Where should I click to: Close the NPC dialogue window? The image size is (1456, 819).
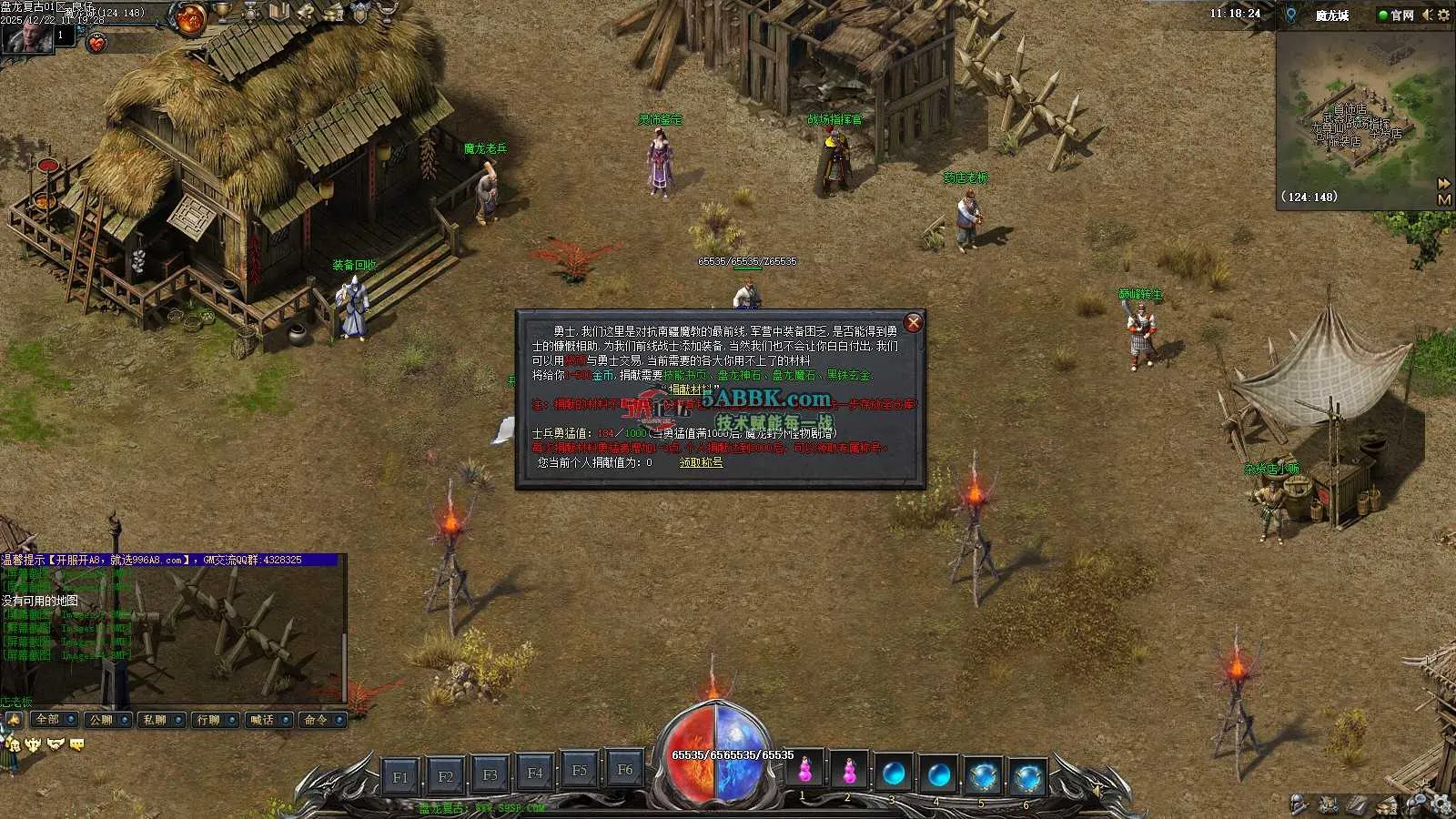pos(914,323)
